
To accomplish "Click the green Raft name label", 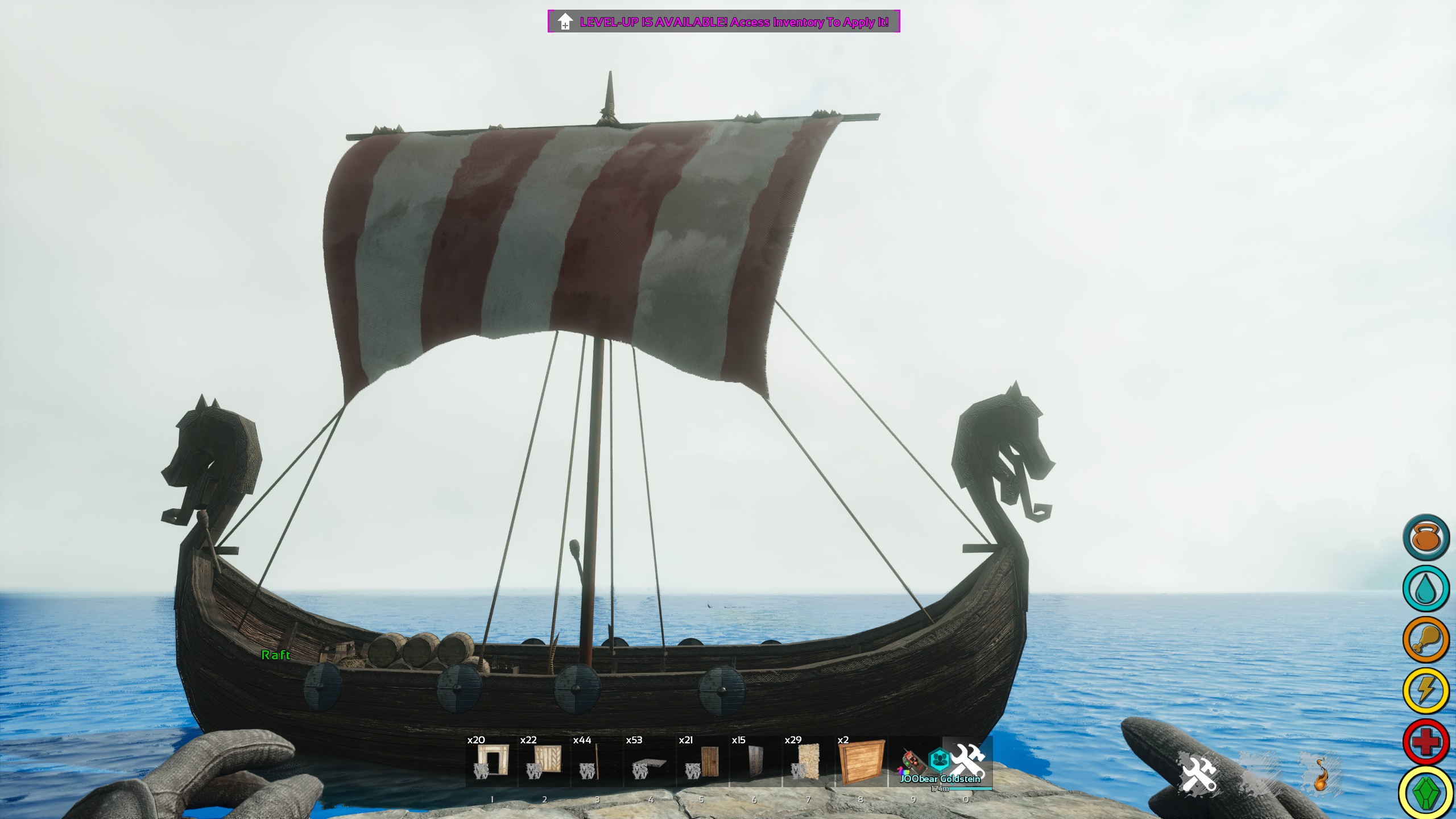I will [x=275, y=655].
